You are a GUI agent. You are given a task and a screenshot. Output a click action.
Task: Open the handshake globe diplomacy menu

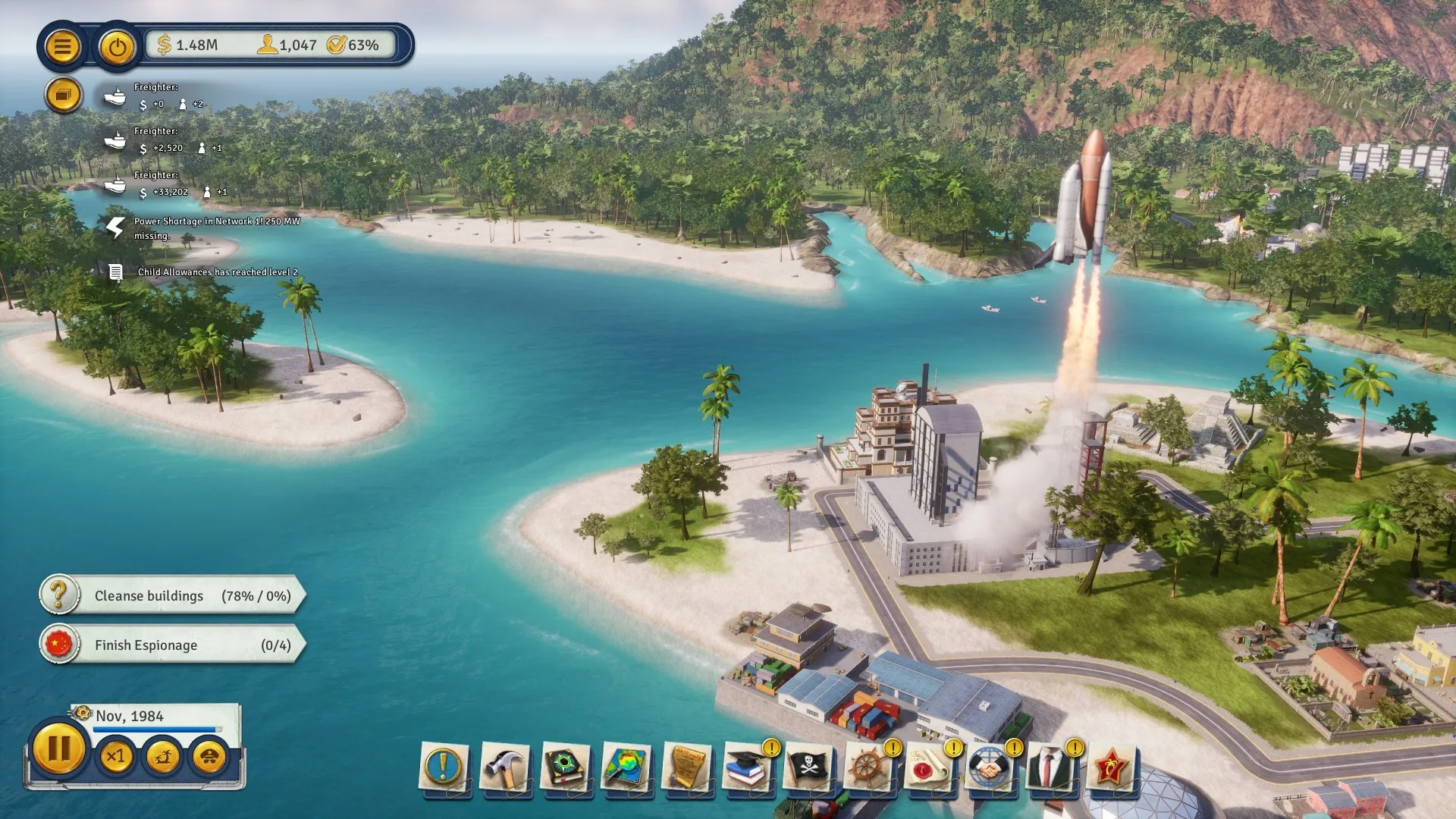(989, 767)
